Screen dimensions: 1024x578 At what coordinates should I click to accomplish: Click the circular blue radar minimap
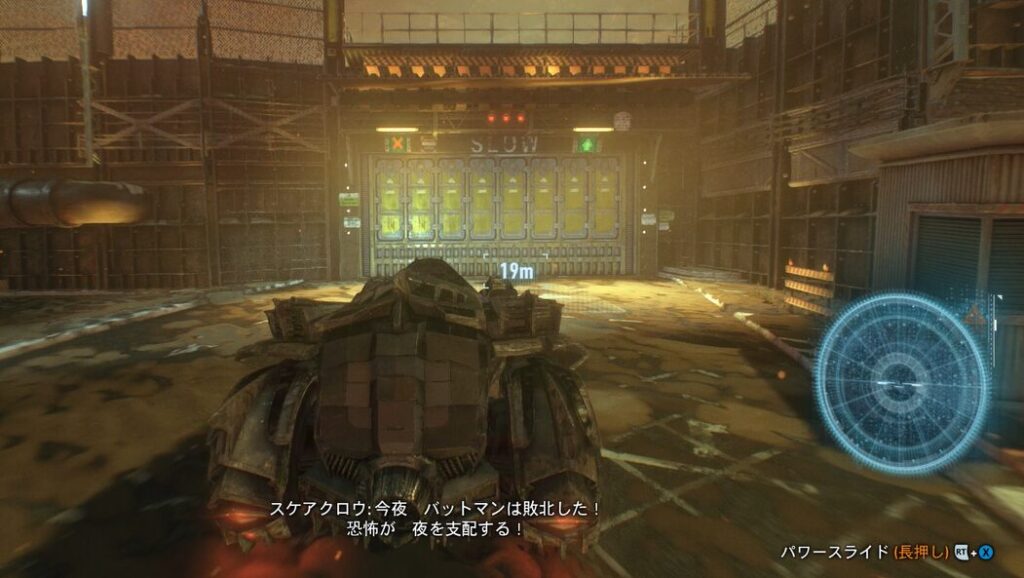pyautogui.click(x=901, y=382)
